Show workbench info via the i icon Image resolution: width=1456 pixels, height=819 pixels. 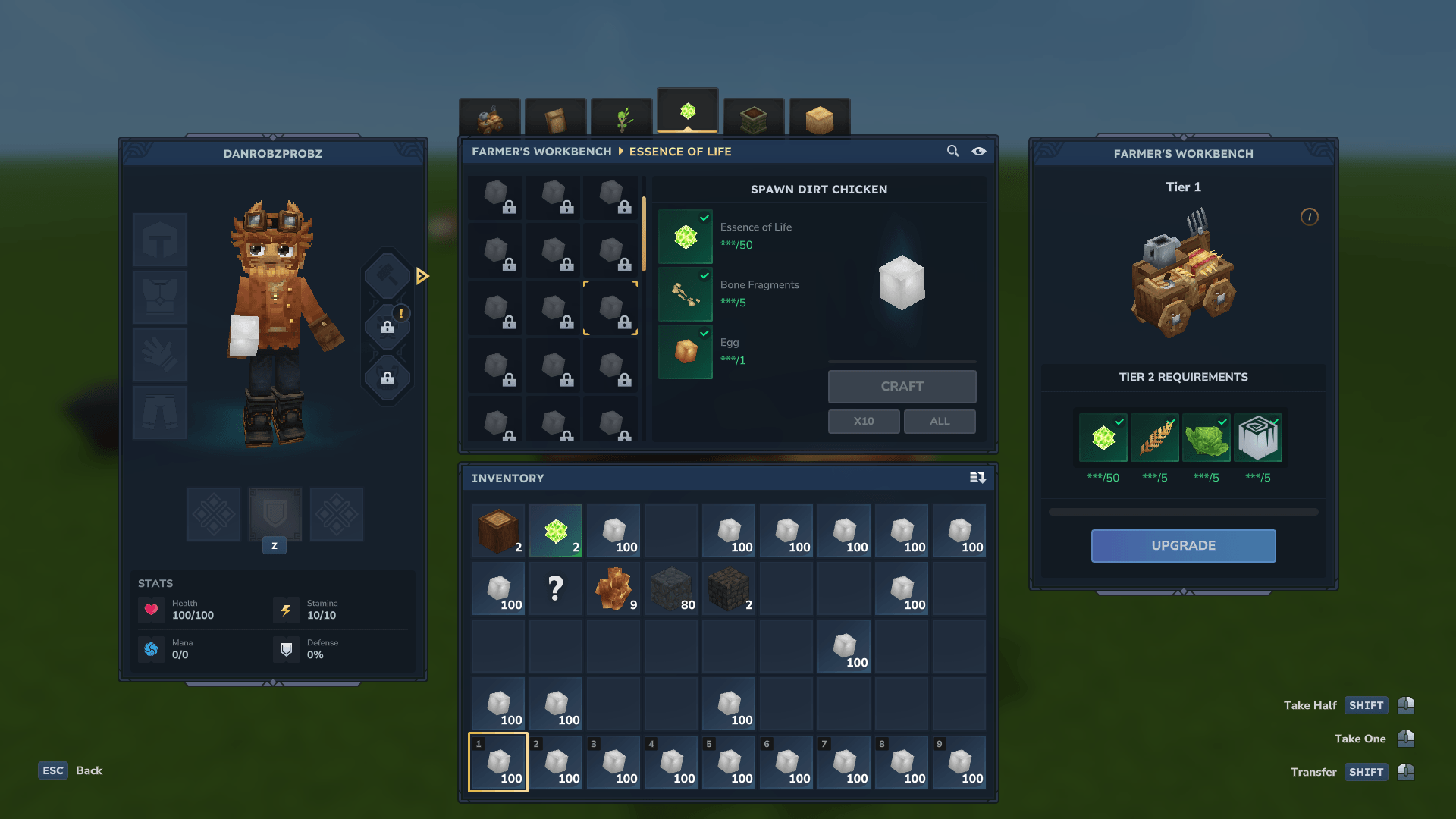click(1310, 217)
